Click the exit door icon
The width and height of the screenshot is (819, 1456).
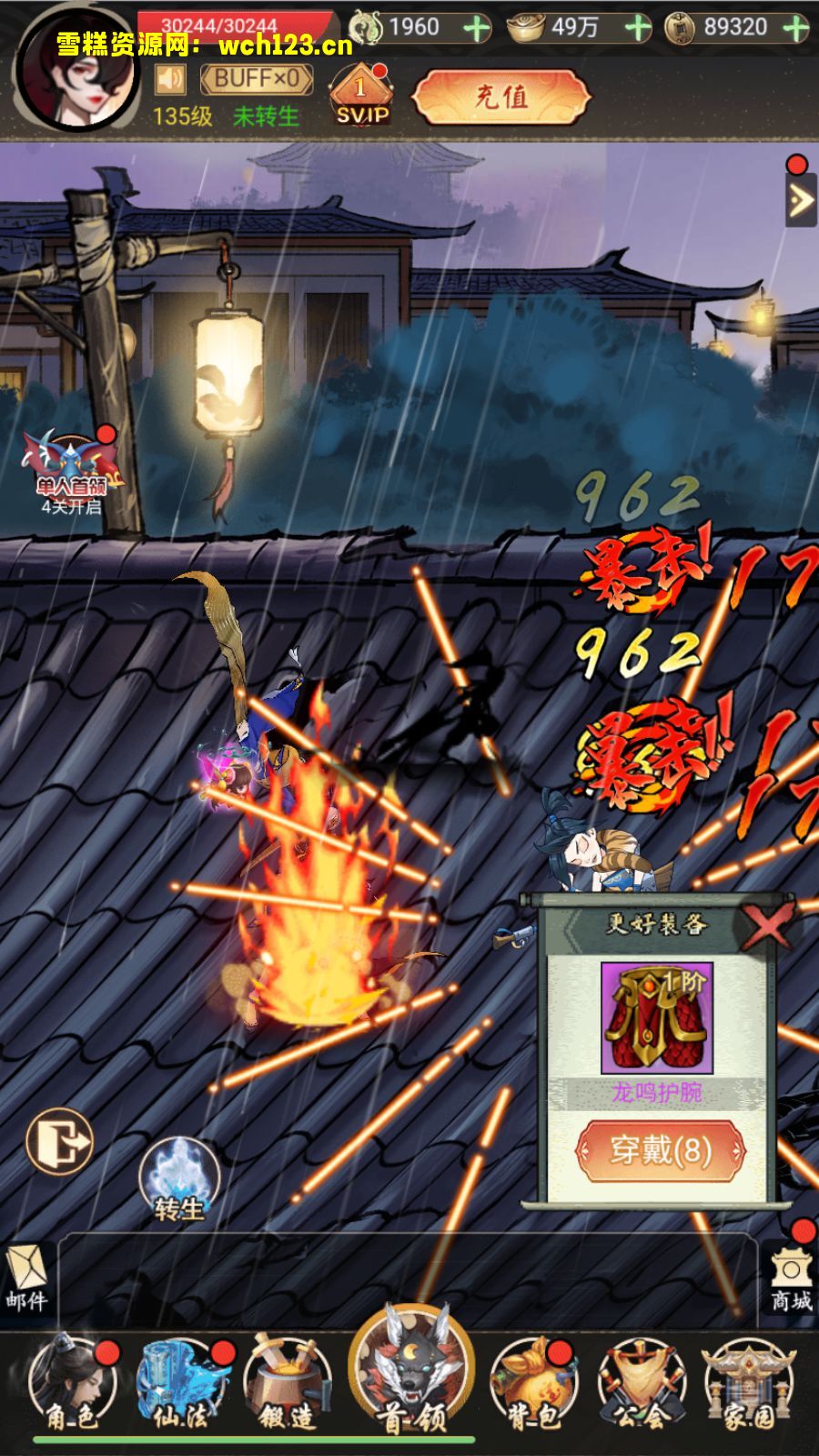pos(59,1140)
